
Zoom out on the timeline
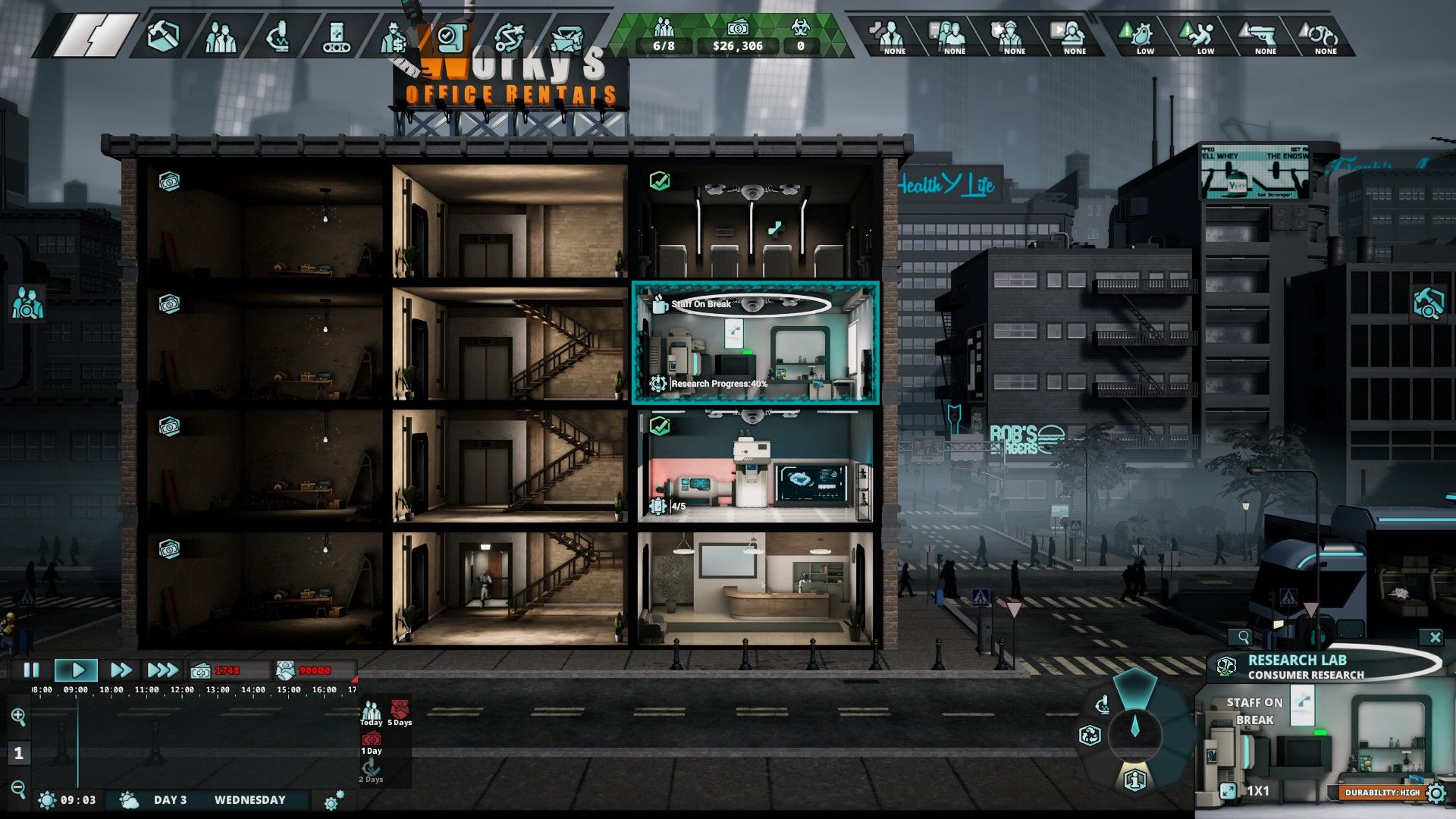[18, 789]
